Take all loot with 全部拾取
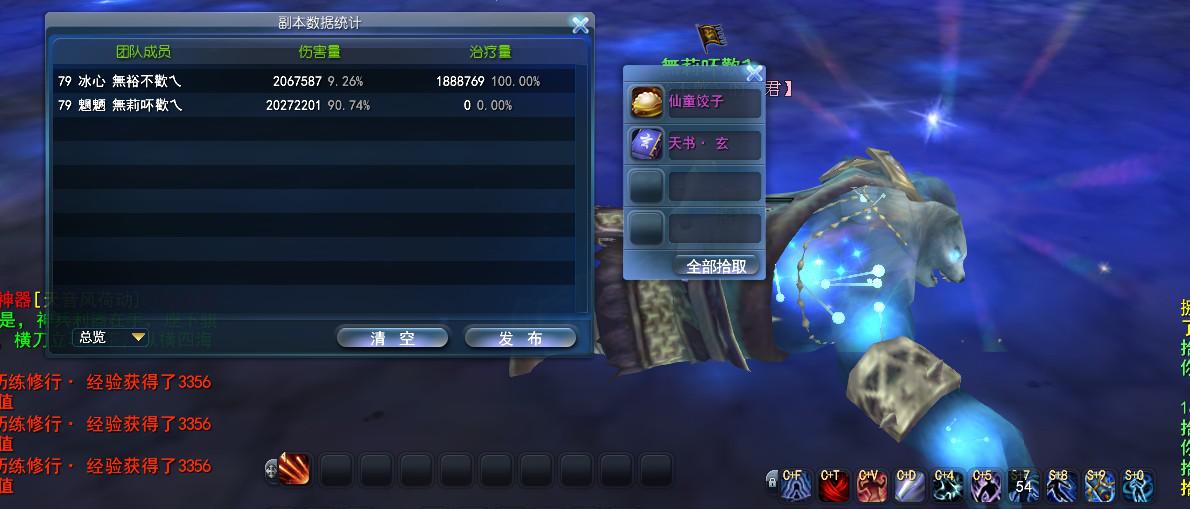The image size is (1190, 509). click(715, 266)
